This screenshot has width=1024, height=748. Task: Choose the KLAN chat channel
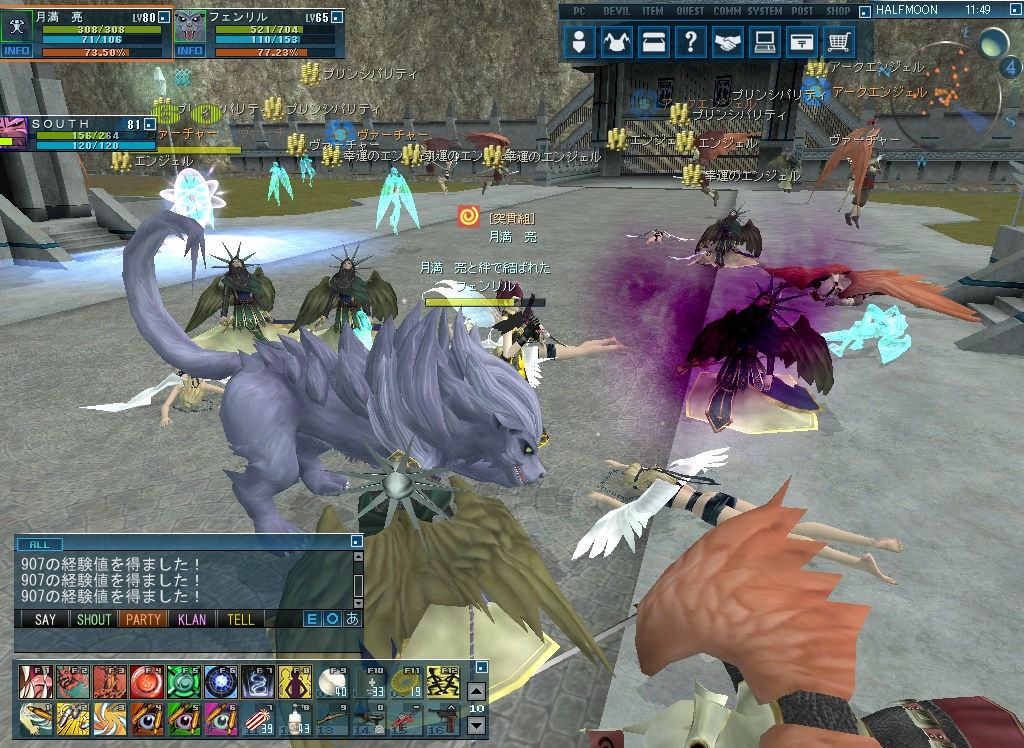[x=192, y=620]
